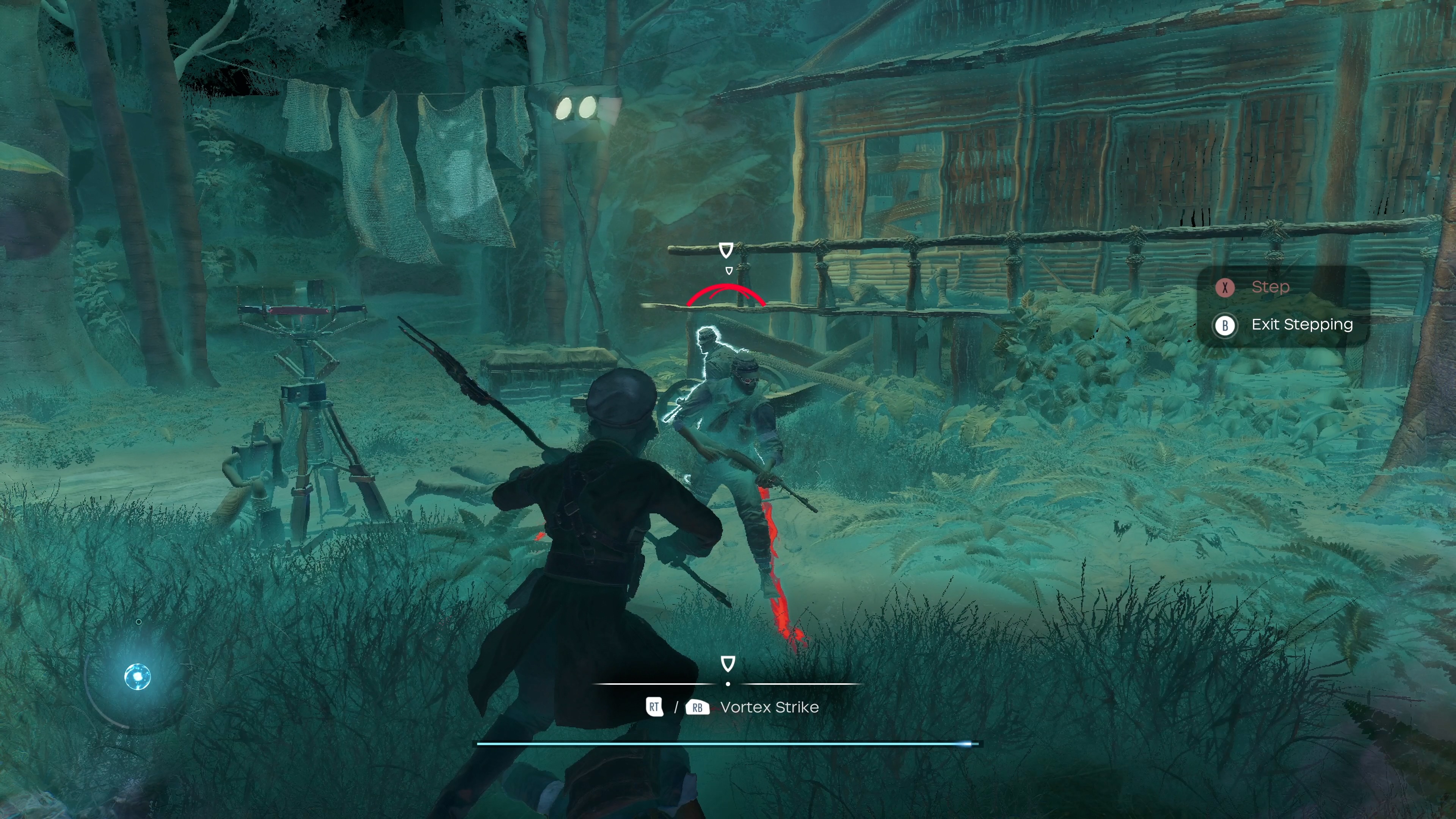
Task: Select the red arc target marker
Action: pos(726,295)
